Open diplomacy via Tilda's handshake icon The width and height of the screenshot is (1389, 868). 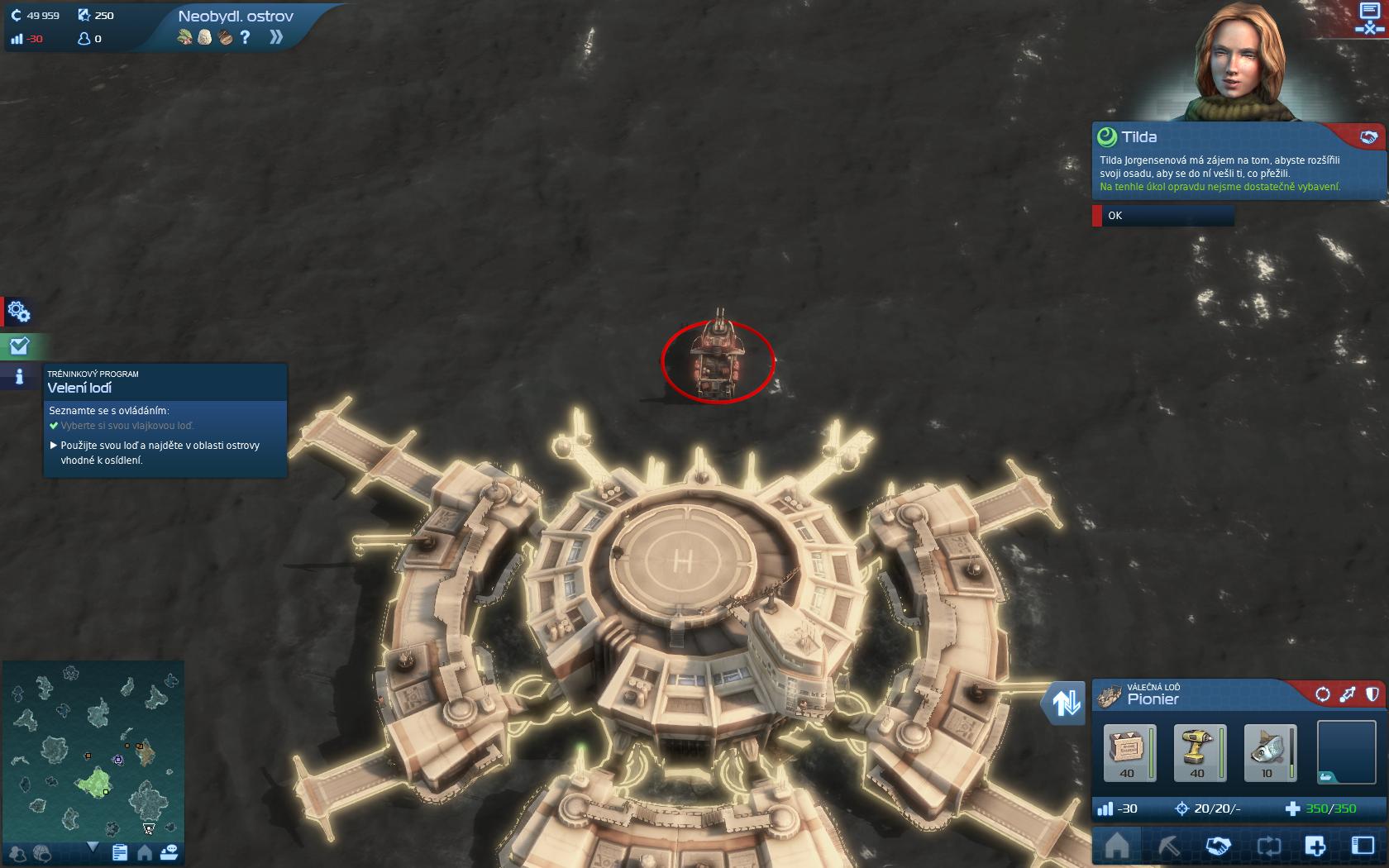[1368, 137]
